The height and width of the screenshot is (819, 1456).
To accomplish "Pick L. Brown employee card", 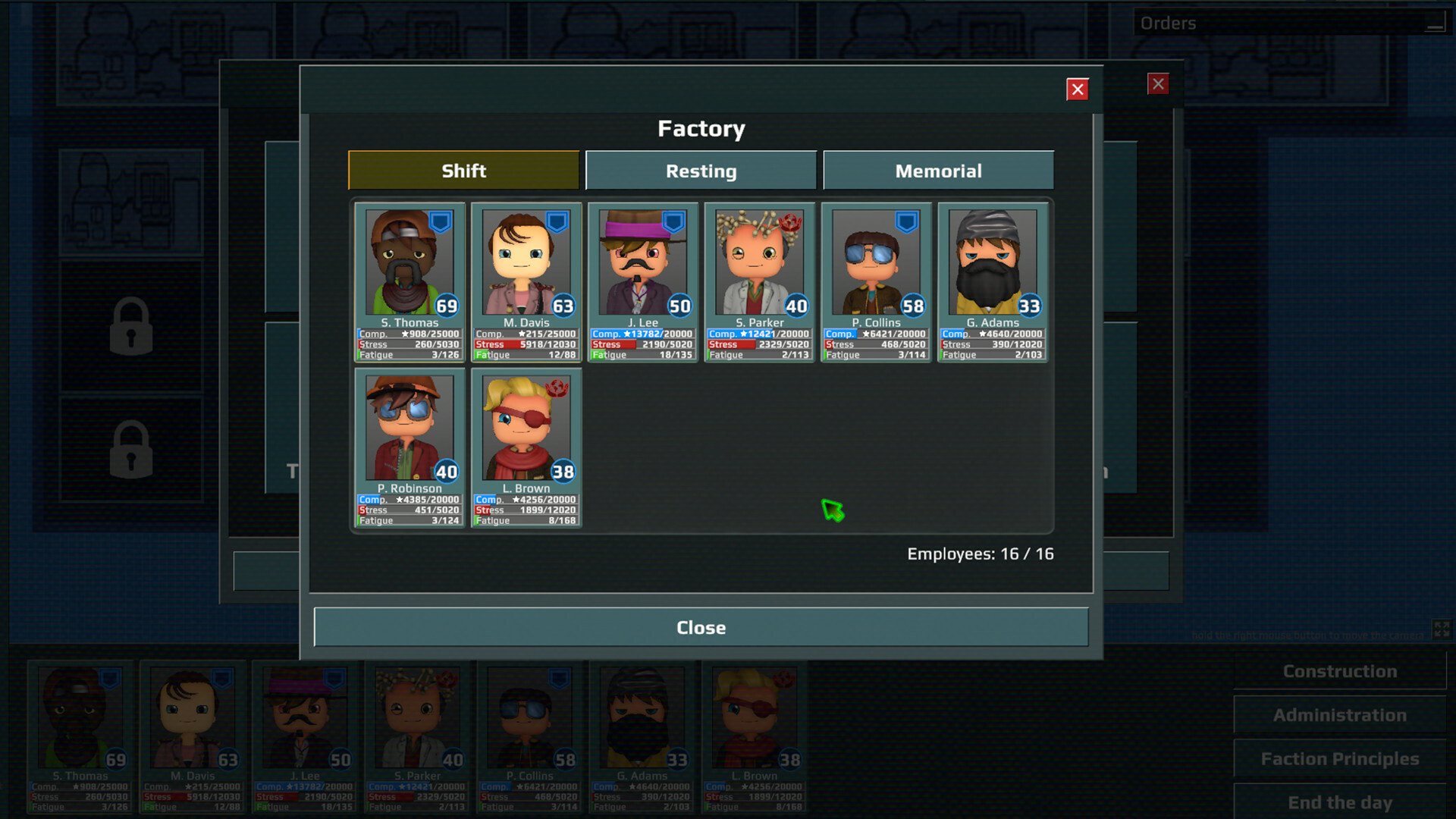I will point(526,447).
